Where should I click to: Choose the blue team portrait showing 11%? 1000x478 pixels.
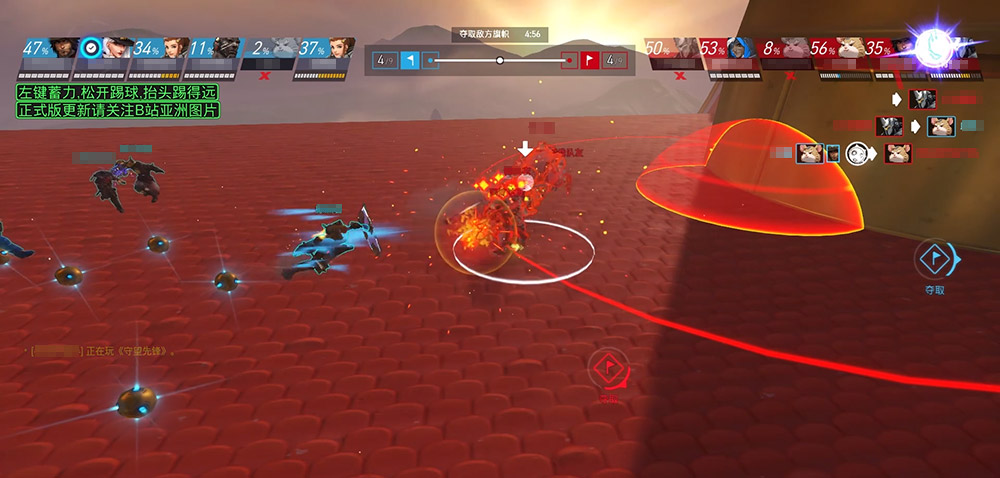(229, 49)
